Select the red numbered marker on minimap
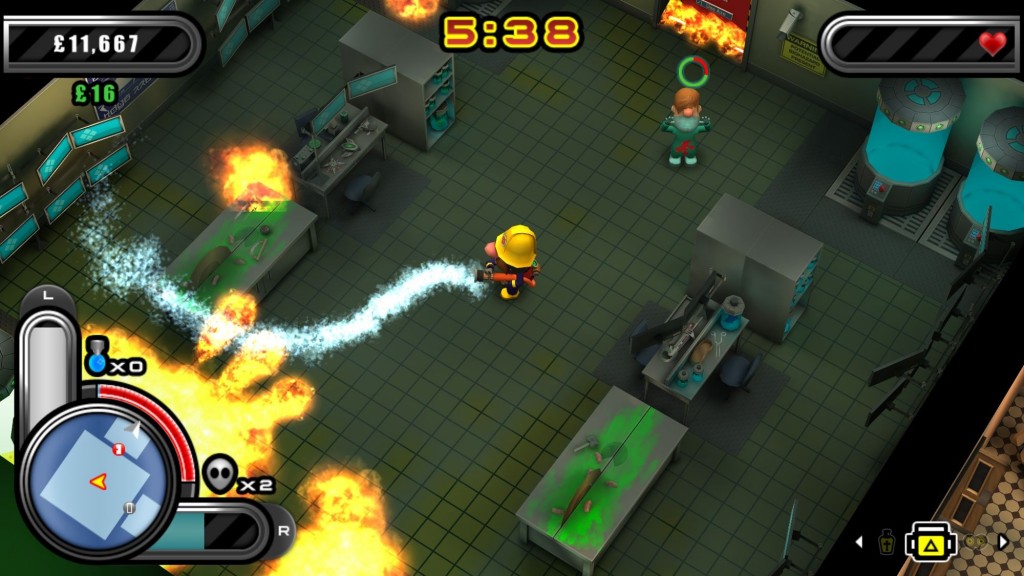The height and width of the screenshot is (576, 1024). [x=119, y=449]
